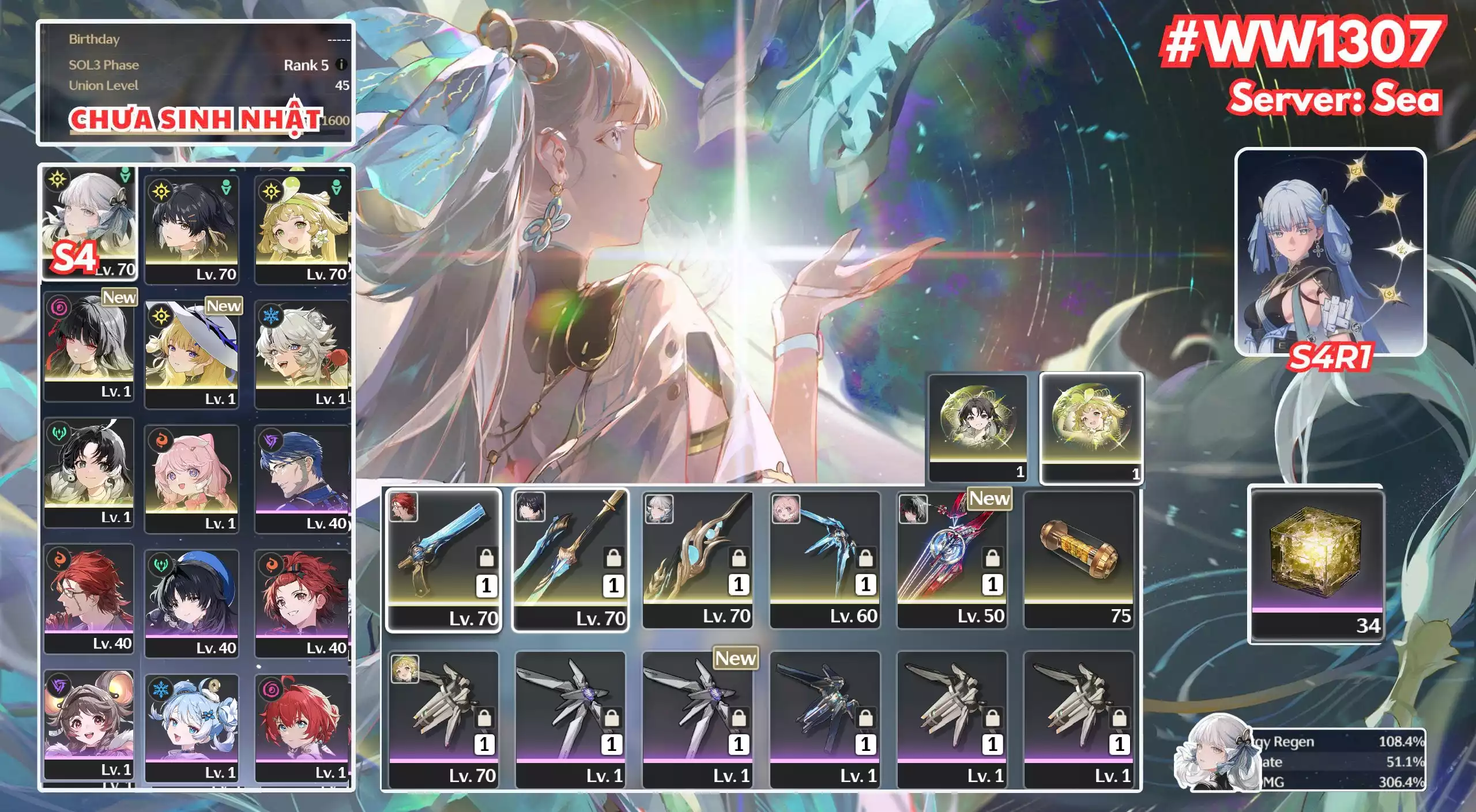Toggle the lock on the Lv.50 New weapon
The height and width of the screenshot is (812, 1476).
tap(993, 558)
